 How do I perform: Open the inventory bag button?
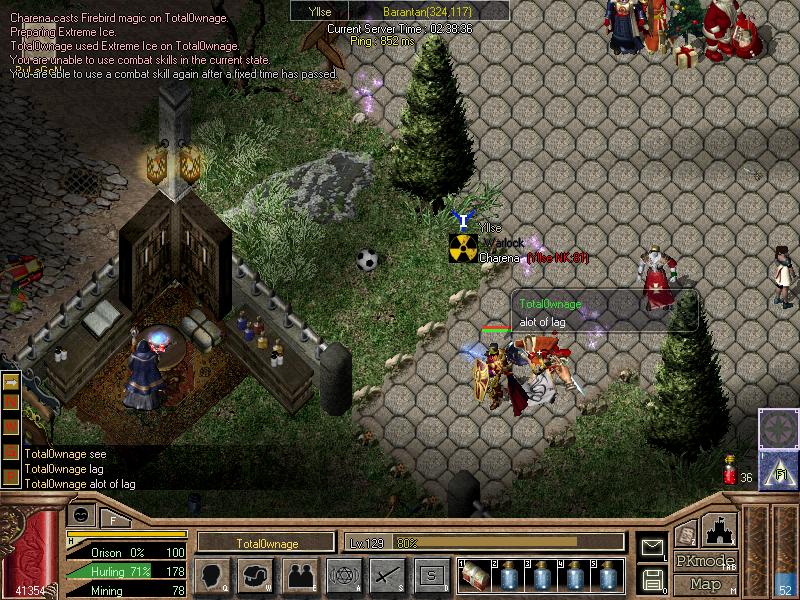[256, 575]
